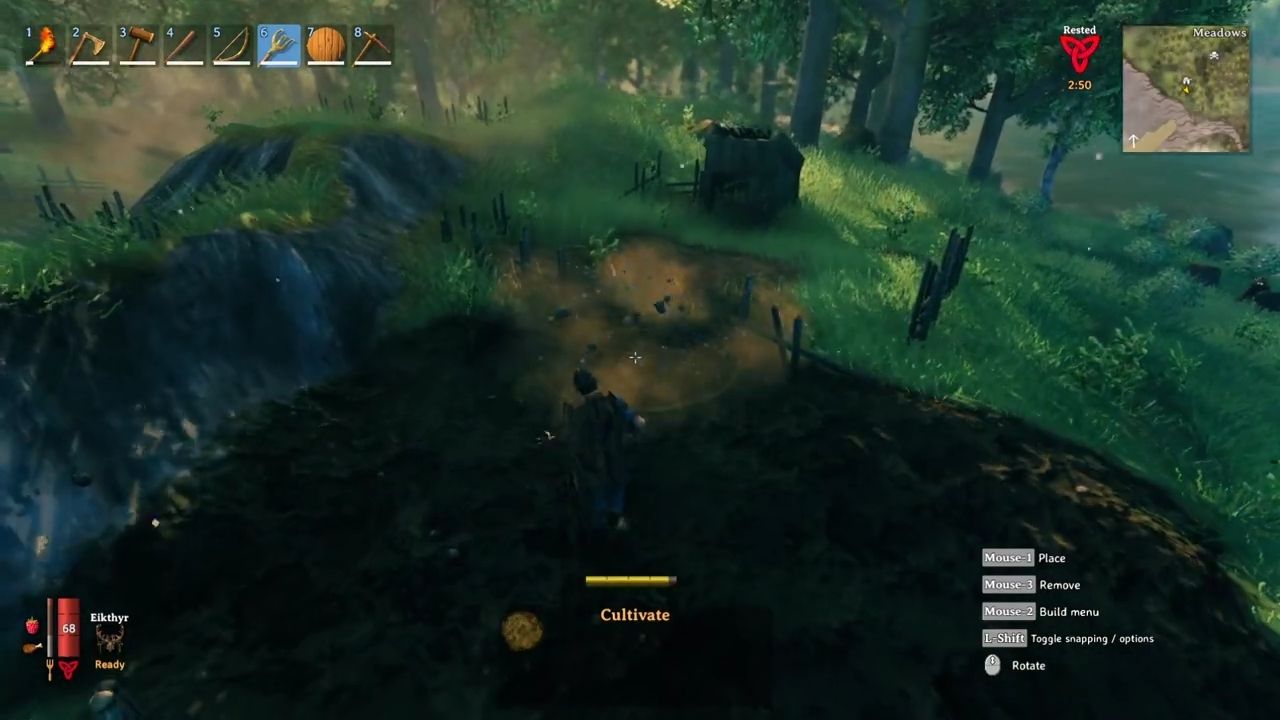Click the Meadows biome label

(x=1219, y=32)
